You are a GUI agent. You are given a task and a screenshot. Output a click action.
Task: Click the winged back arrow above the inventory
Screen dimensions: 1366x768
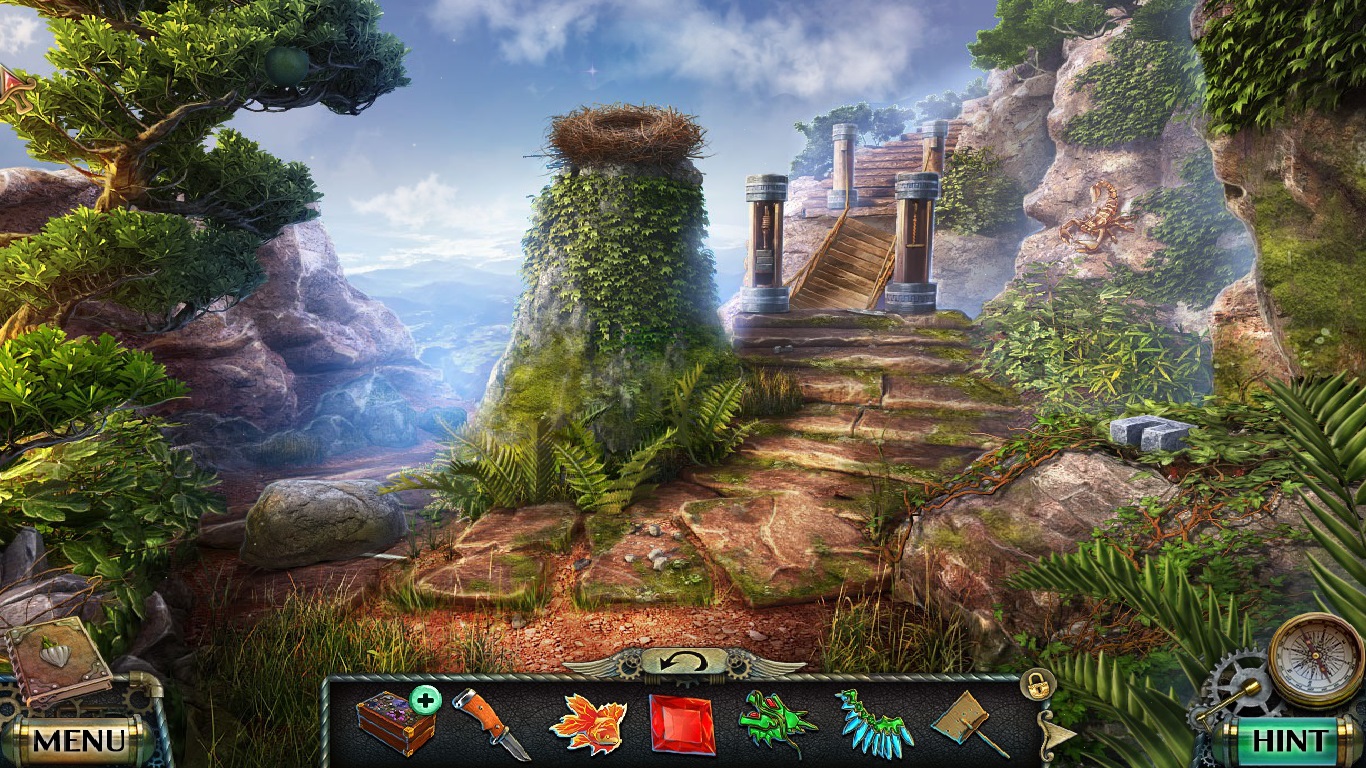pyautogui.click(x=683, y=659)
